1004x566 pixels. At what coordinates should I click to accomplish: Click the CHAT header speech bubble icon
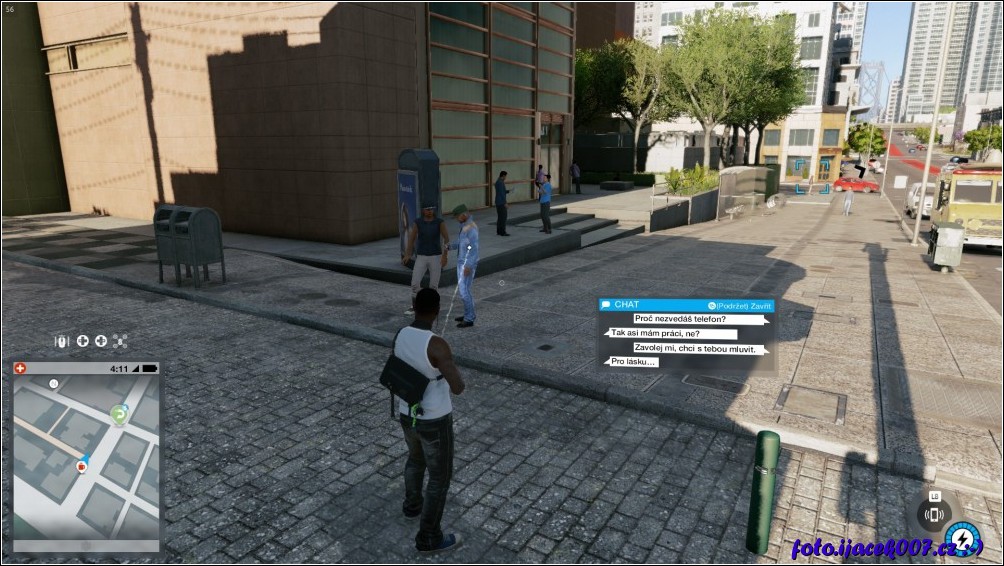[x=606, y=305]
